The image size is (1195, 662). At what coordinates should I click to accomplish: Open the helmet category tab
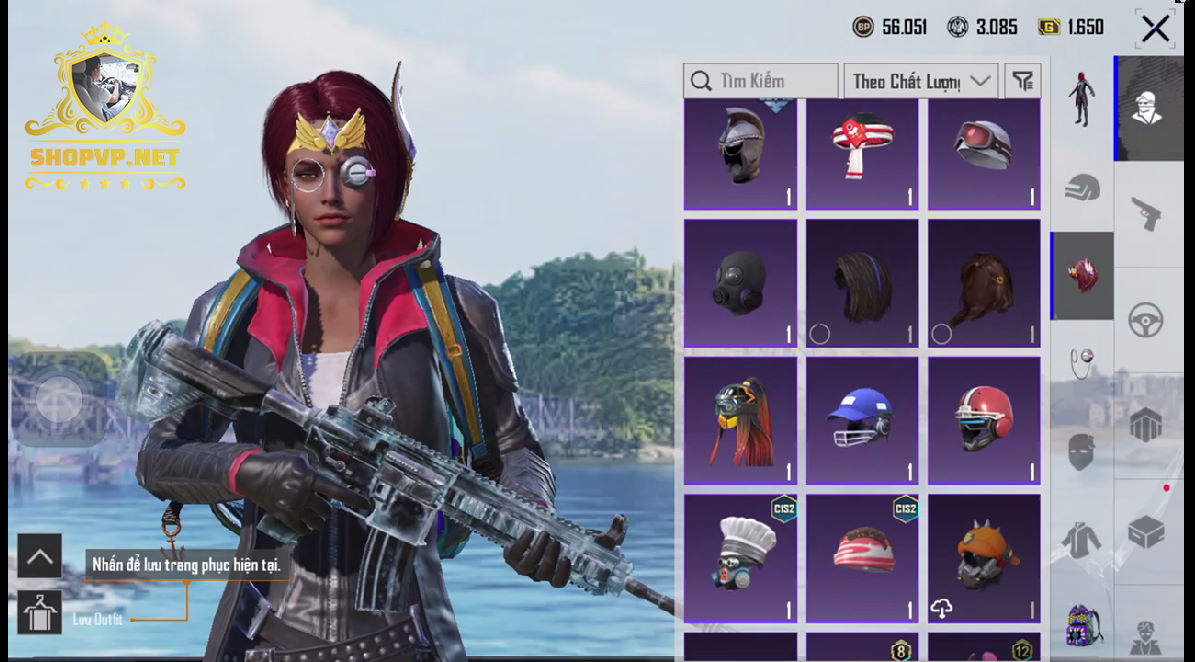coord(1081,187)
